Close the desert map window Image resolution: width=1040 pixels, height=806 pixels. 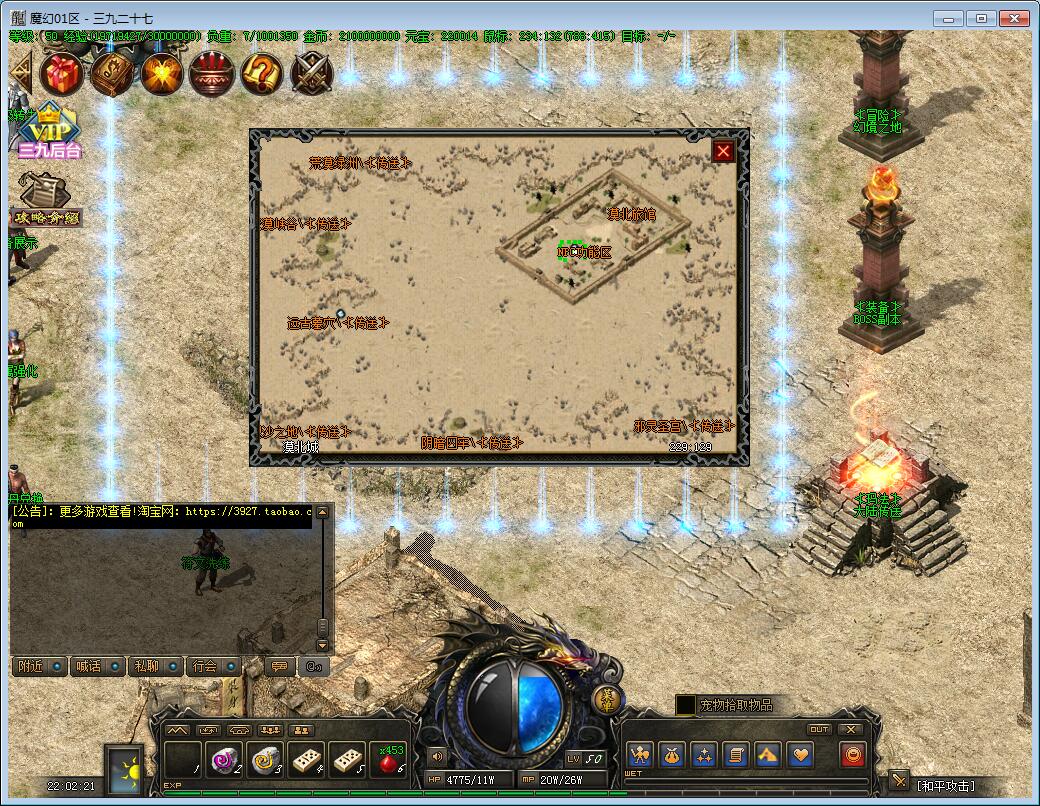[x=723, y=151]
